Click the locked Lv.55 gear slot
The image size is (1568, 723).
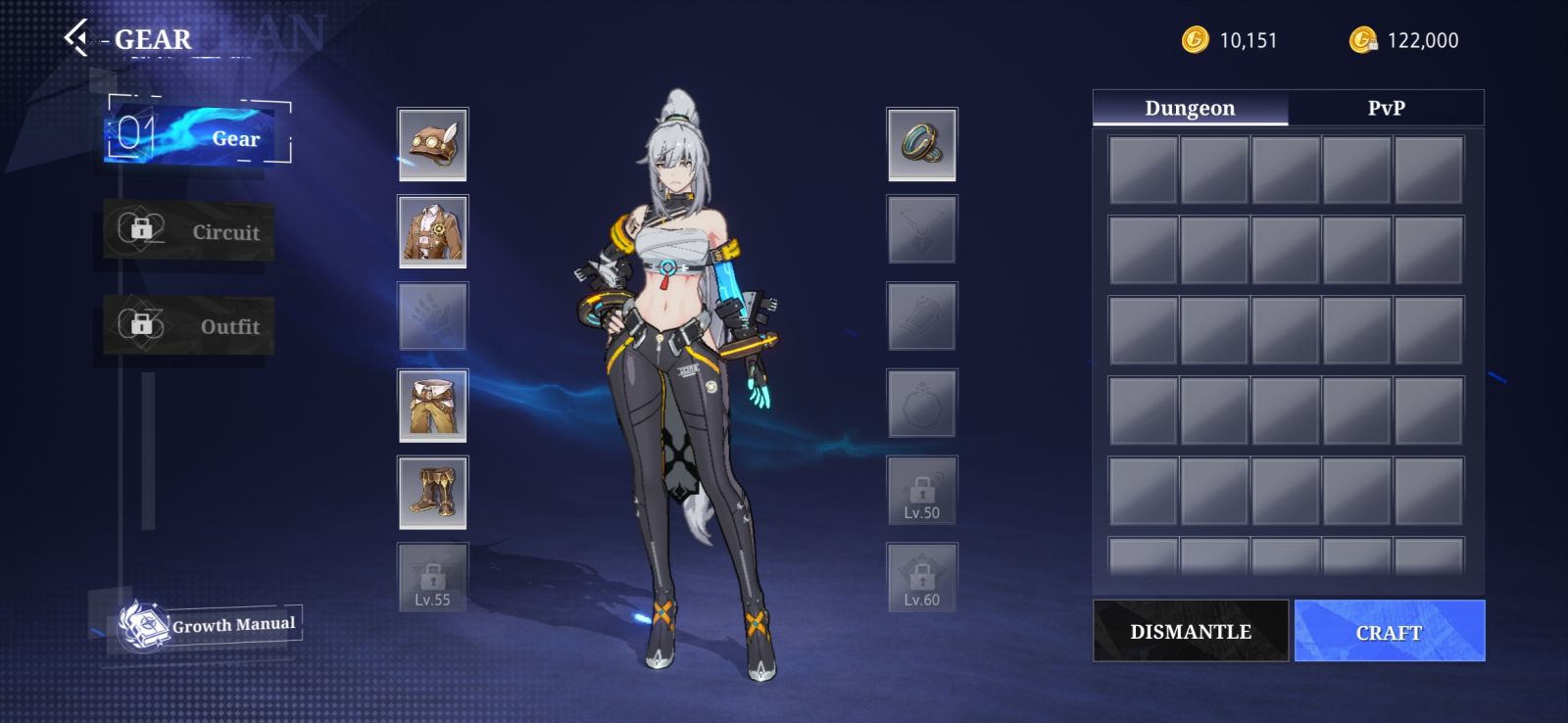tap(432, 578)
